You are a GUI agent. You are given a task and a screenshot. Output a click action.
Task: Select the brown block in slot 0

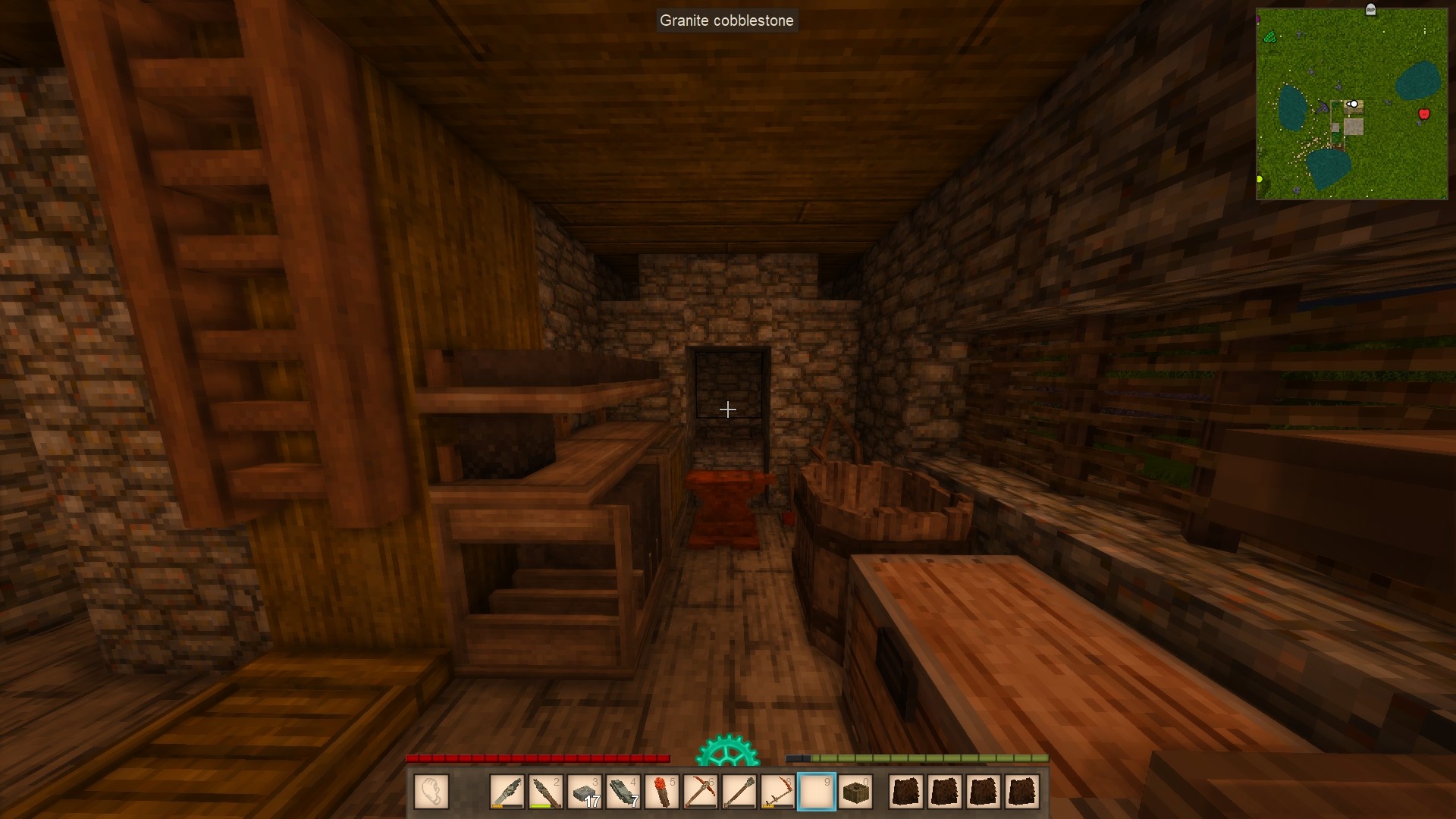[x=855, y=792]
